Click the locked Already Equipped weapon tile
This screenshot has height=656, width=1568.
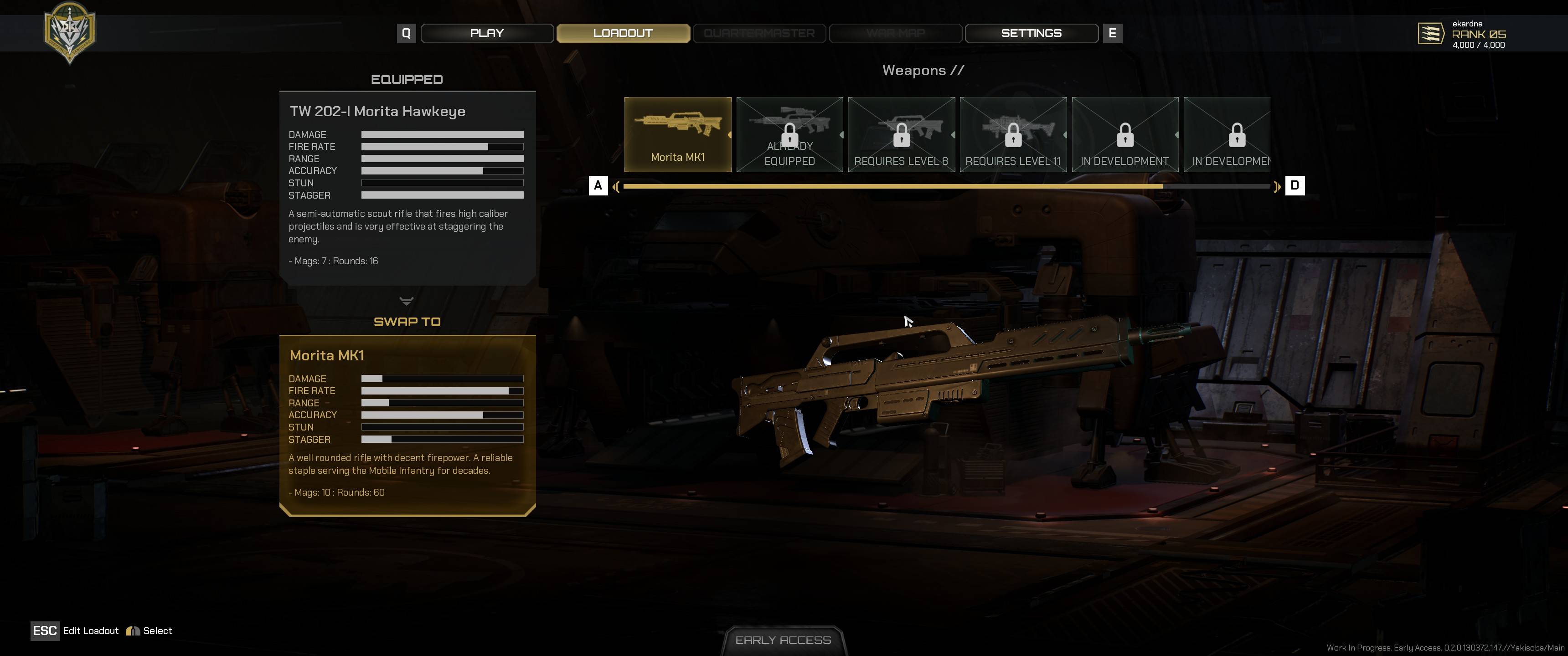(789, 134)
